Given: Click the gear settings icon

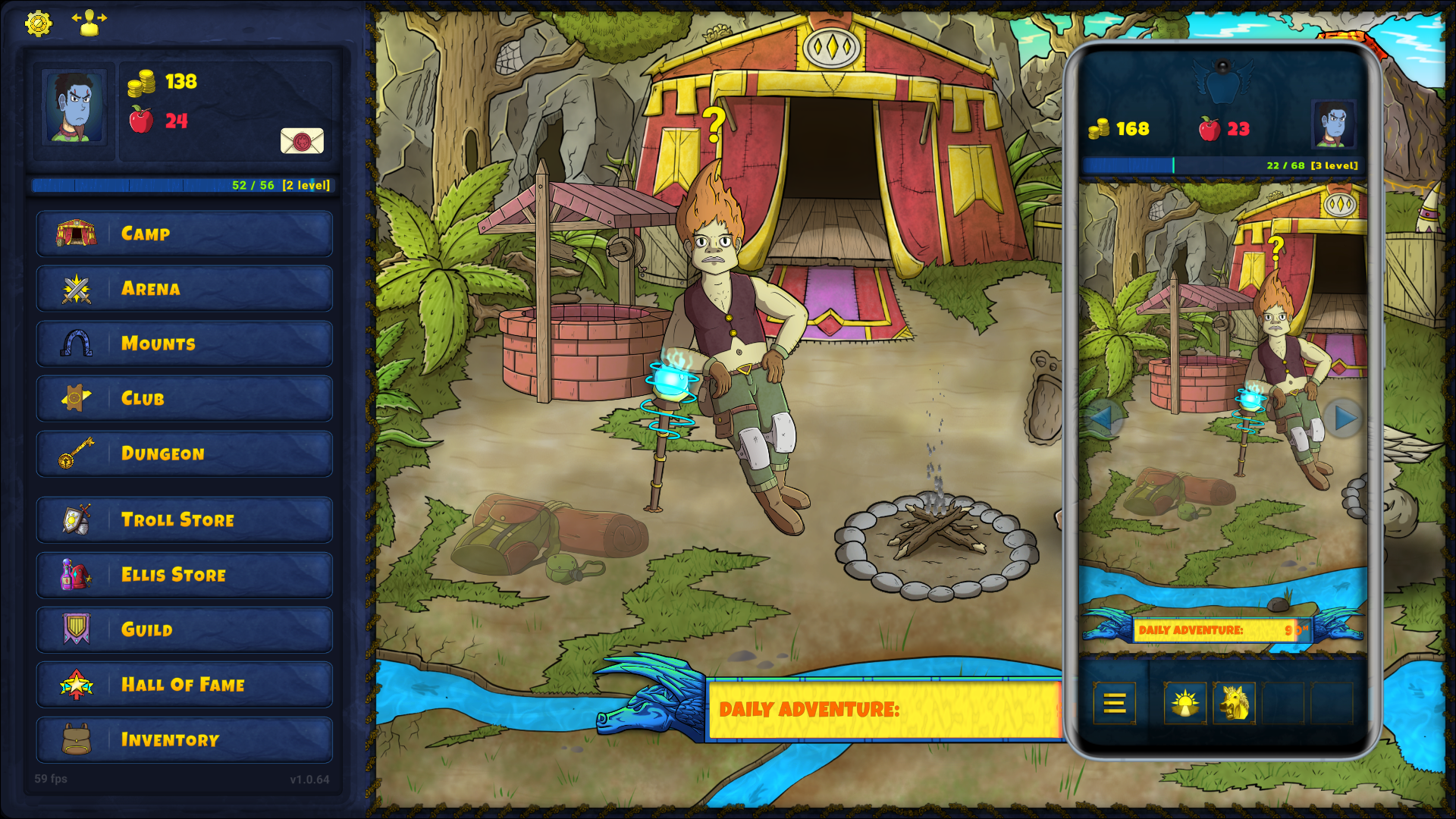Looking at the screenshot, I should coord(38,24).
